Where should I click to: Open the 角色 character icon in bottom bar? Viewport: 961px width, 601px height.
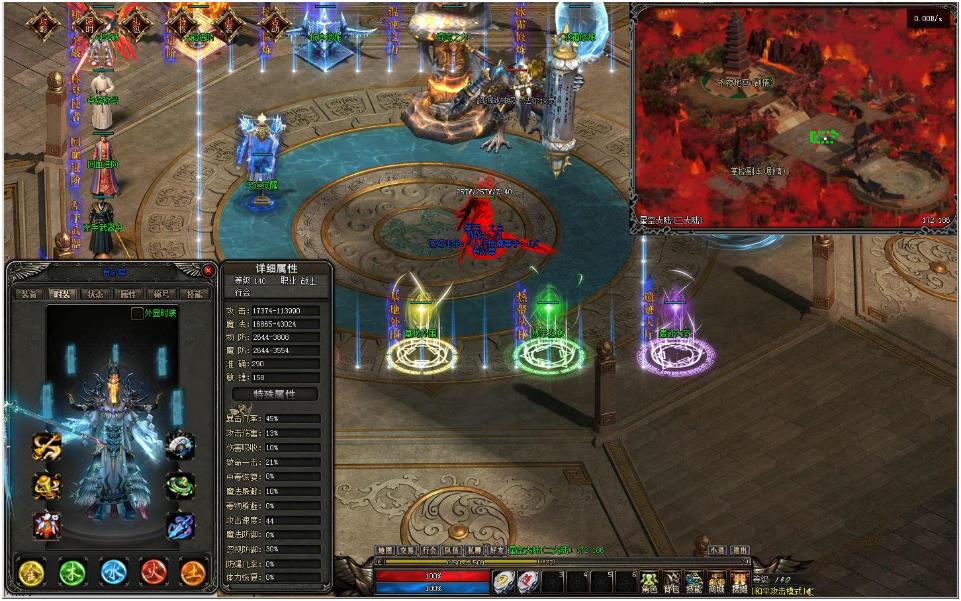pyautogui.click(x=649, y=581)
